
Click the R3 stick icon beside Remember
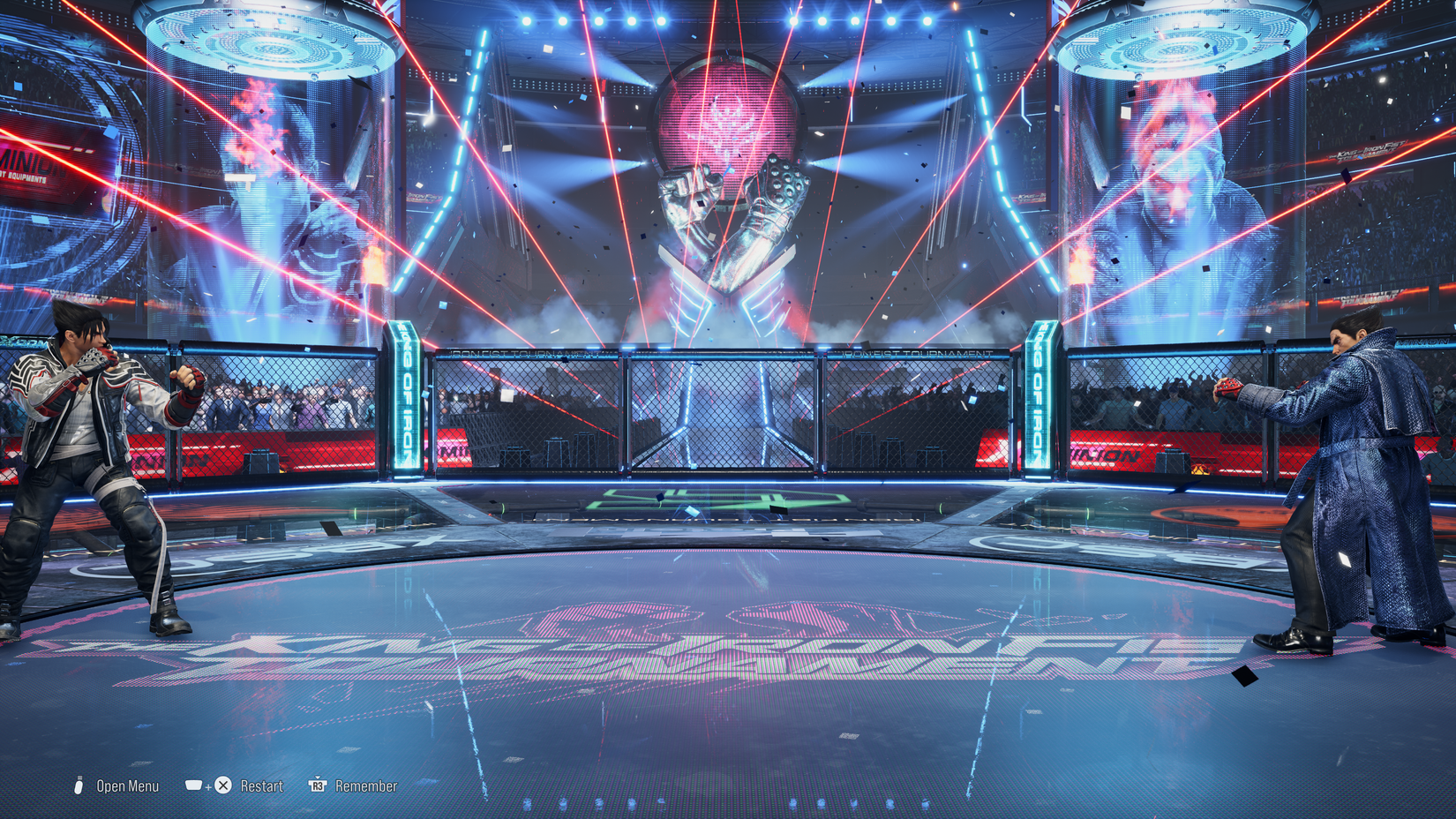(318, 785)
